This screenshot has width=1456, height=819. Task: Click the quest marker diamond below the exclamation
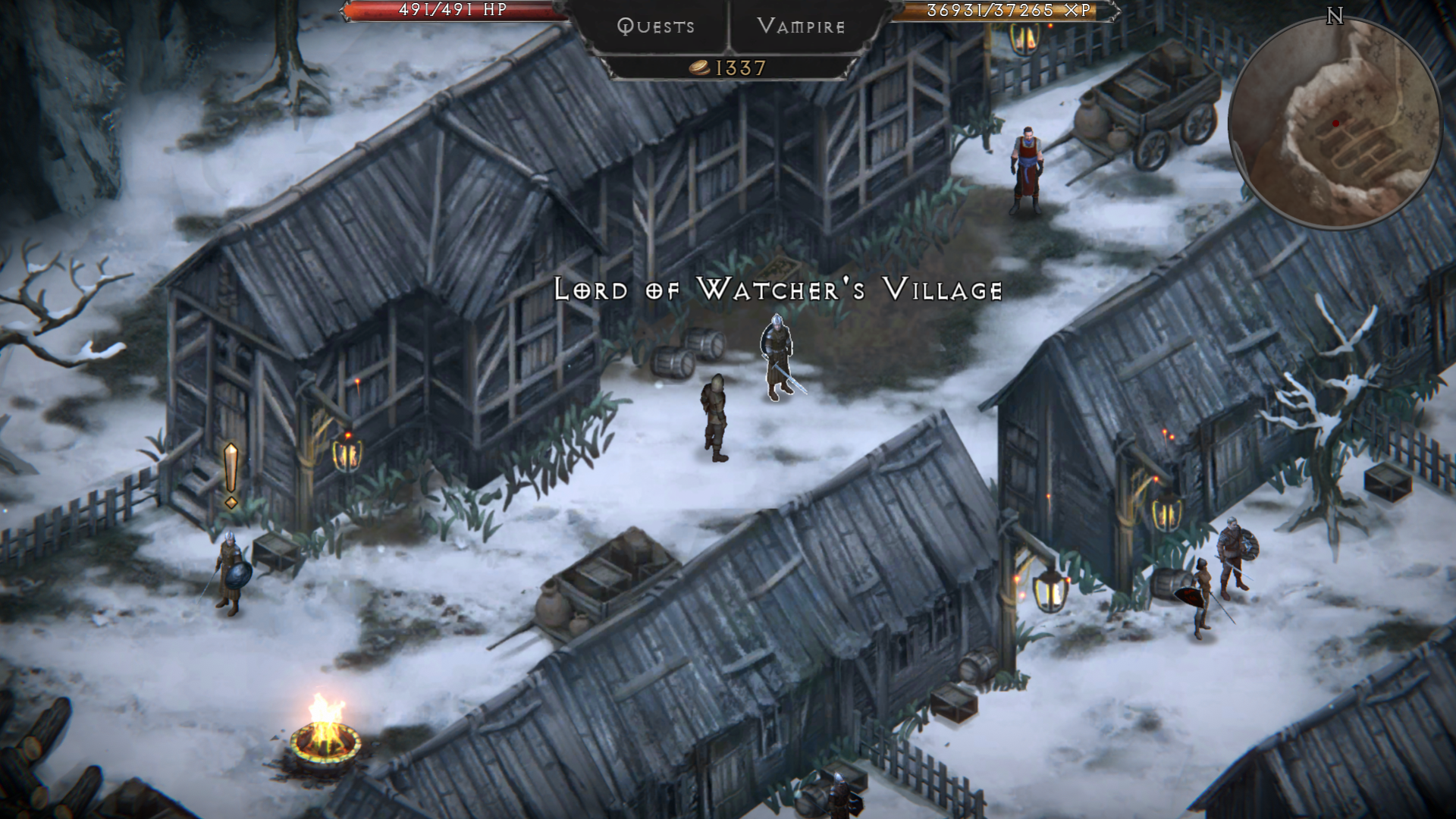[x=231, y=502]
